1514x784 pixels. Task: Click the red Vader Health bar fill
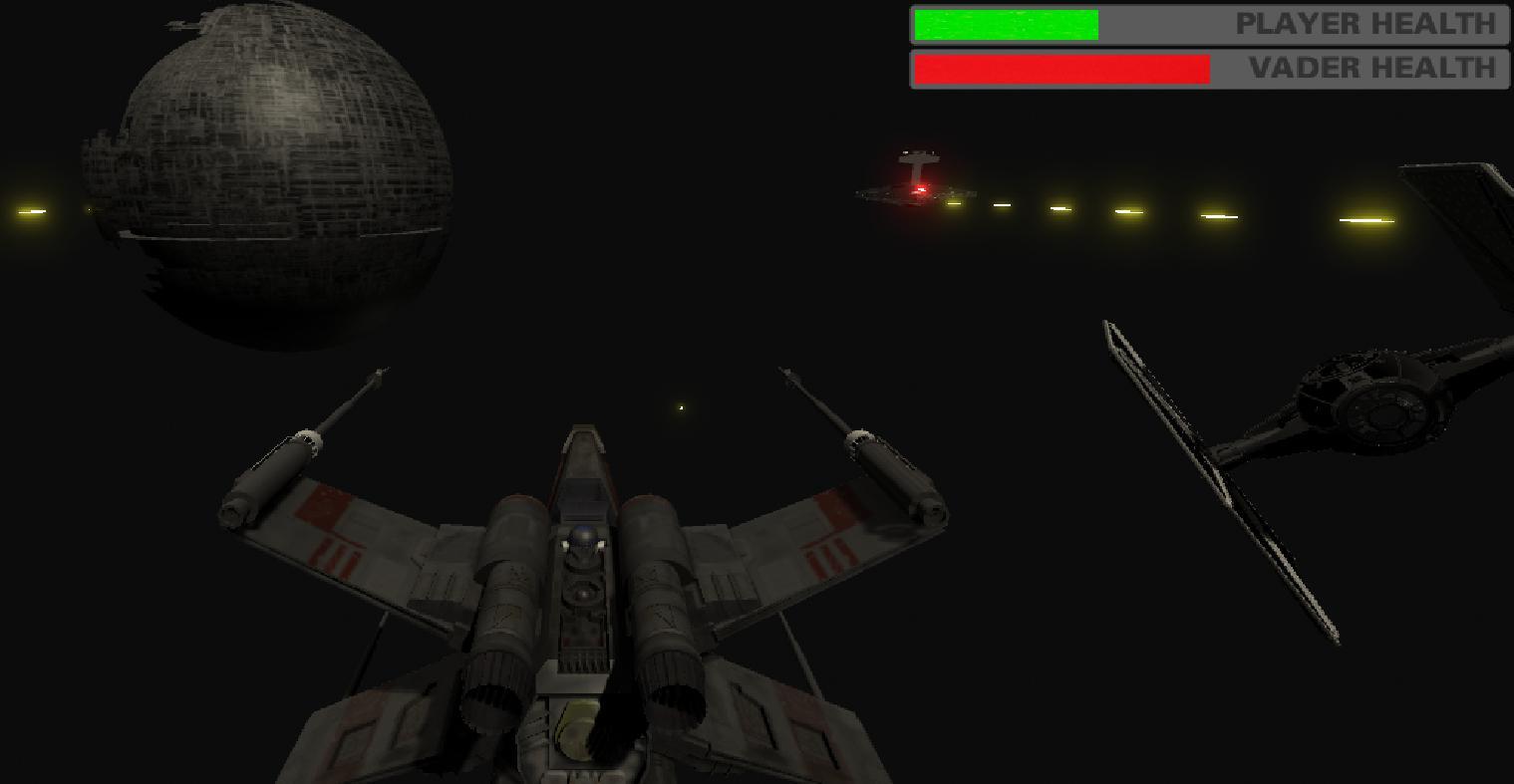click(x=1060, y=68)
